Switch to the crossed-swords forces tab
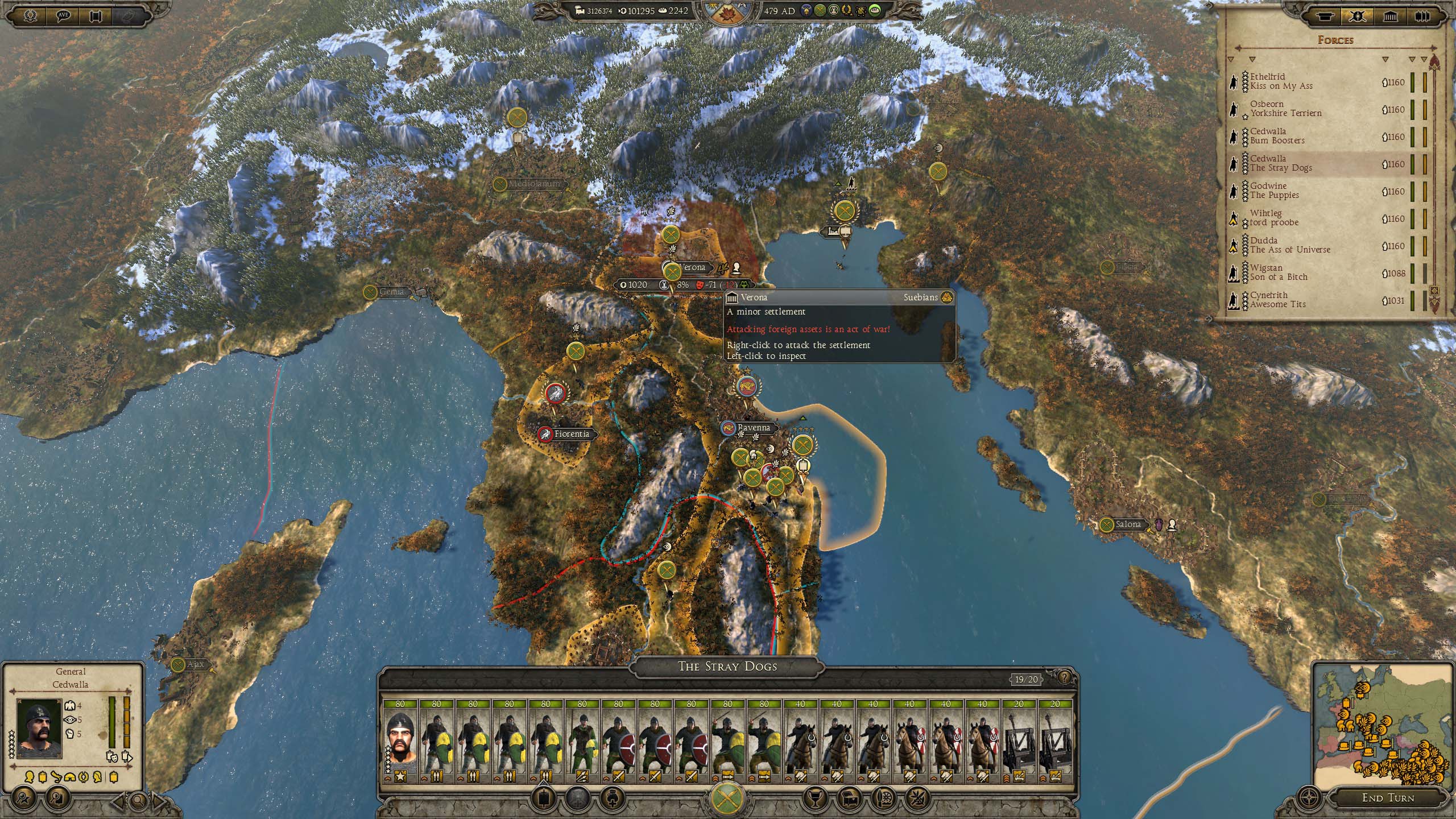The height and width of the screenshot is (819, 1456). [1358, 15]
